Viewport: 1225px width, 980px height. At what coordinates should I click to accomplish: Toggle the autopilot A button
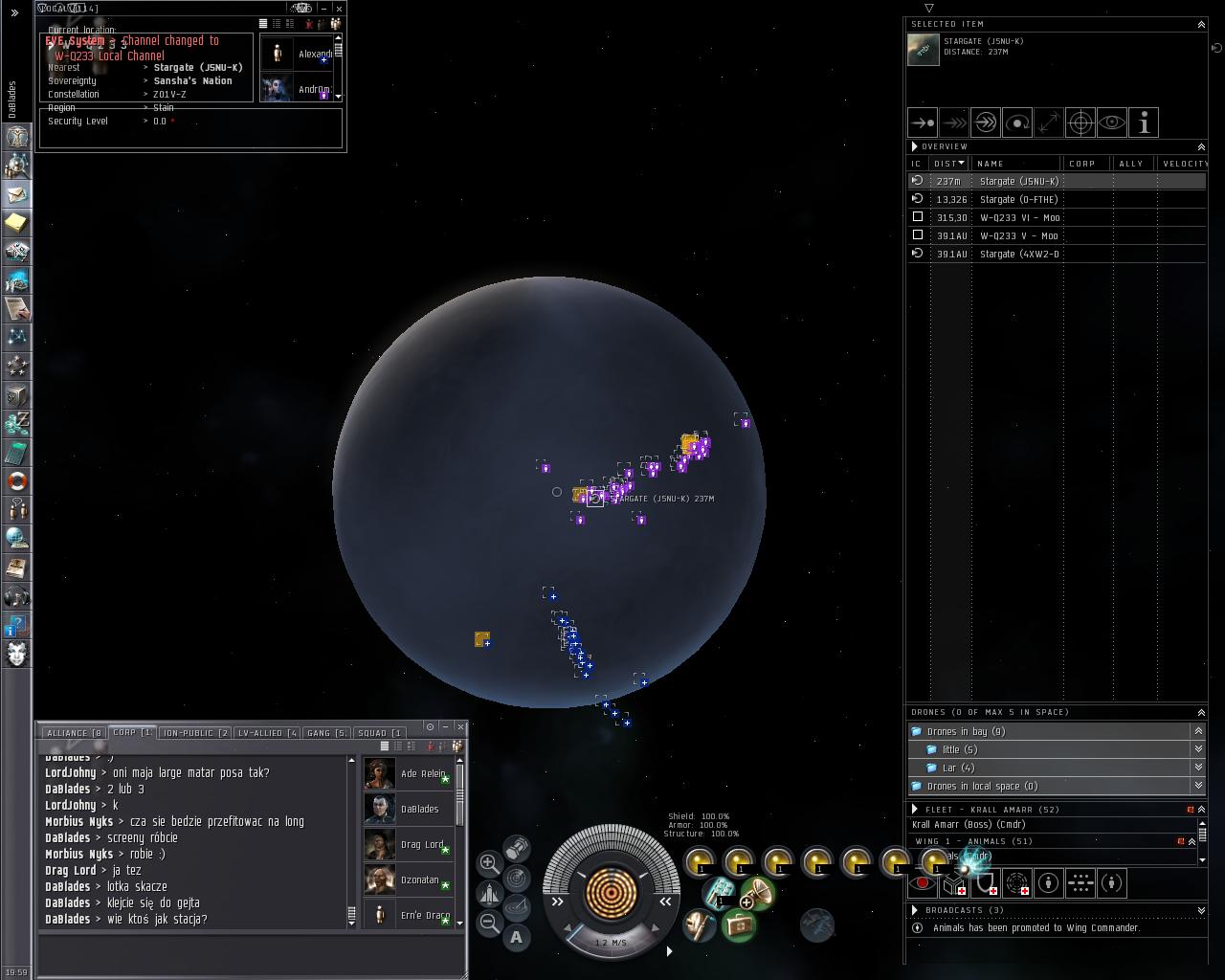click(517, 937)
